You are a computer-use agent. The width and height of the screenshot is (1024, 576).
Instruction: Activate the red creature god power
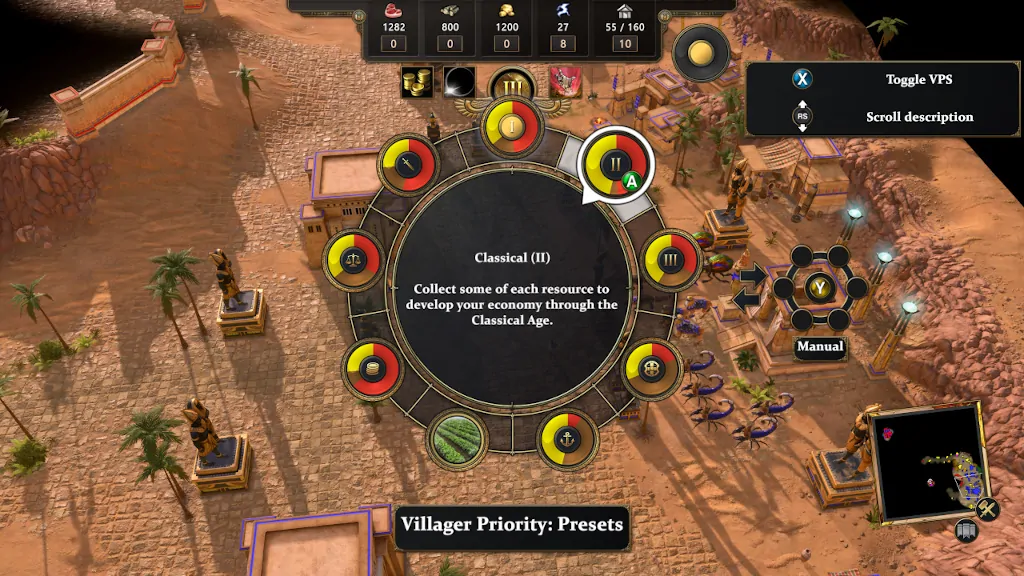click(564, 83)
